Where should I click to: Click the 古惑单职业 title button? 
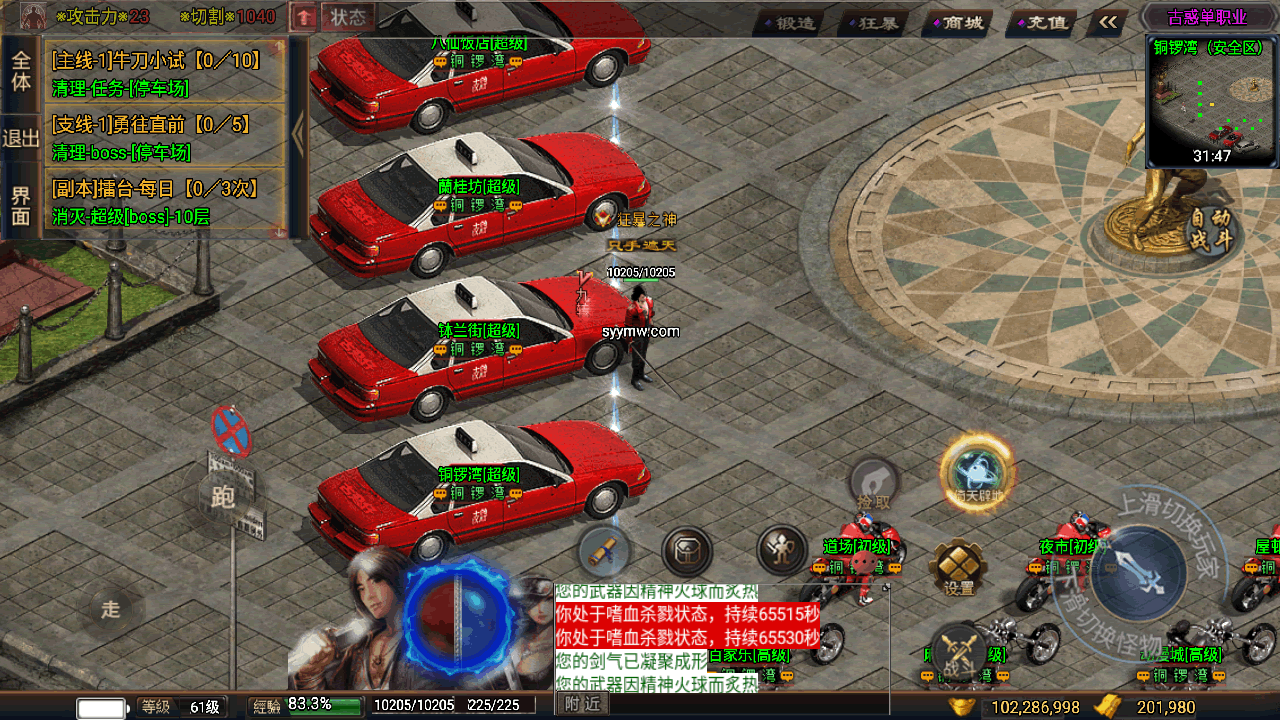1208,17
